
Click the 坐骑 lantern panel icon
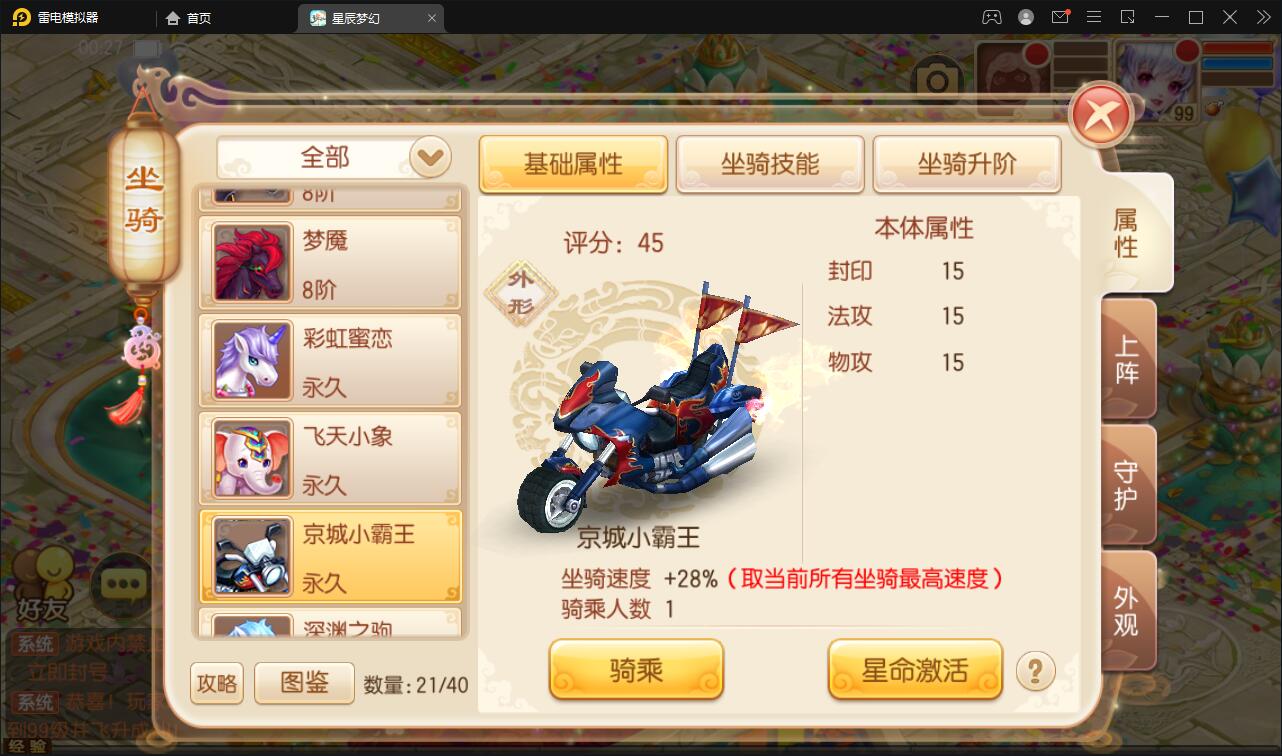coord(143,200)
